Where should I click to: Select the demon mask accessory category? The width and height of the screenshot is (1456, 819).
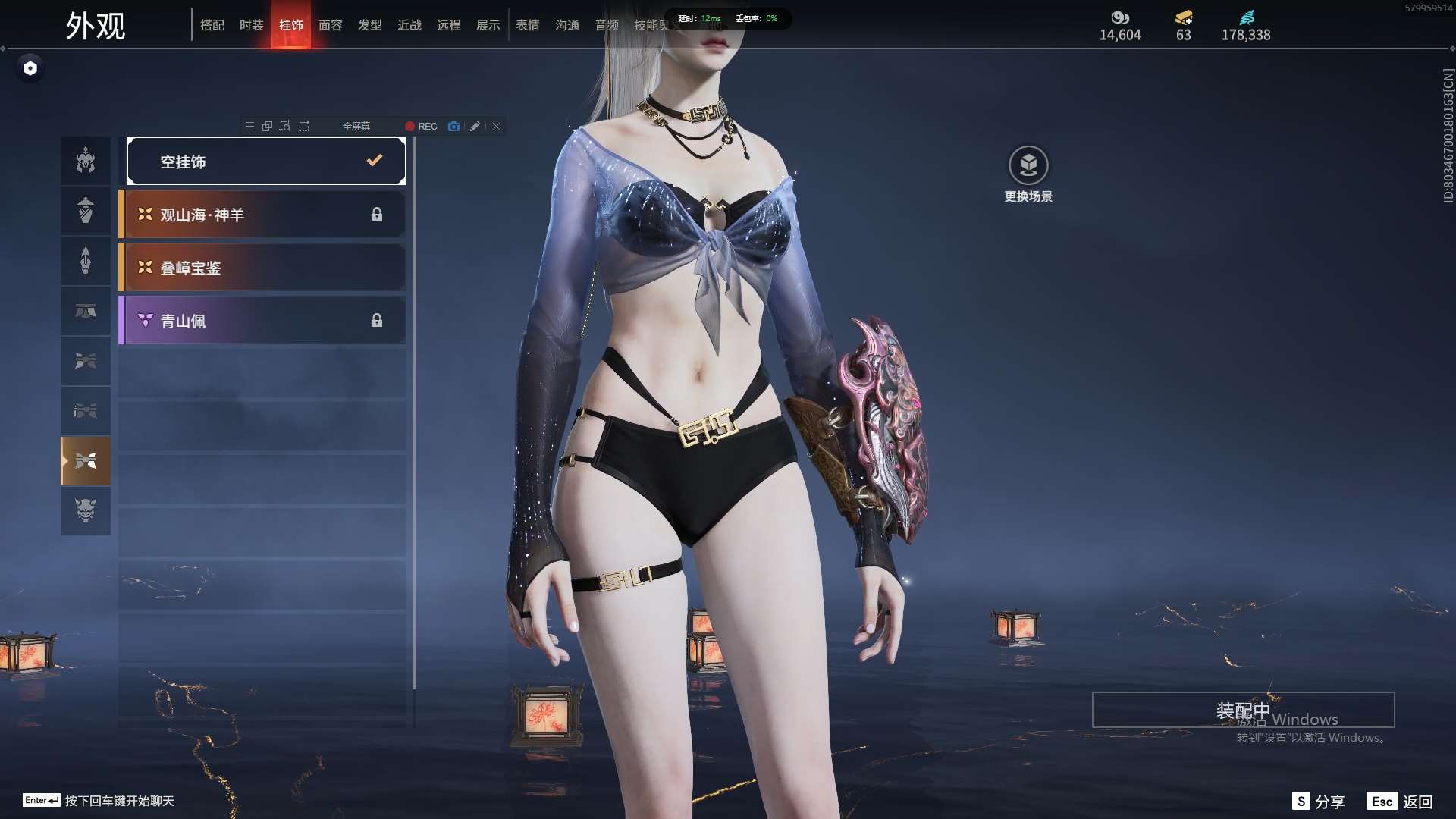(x=86, y=510)
